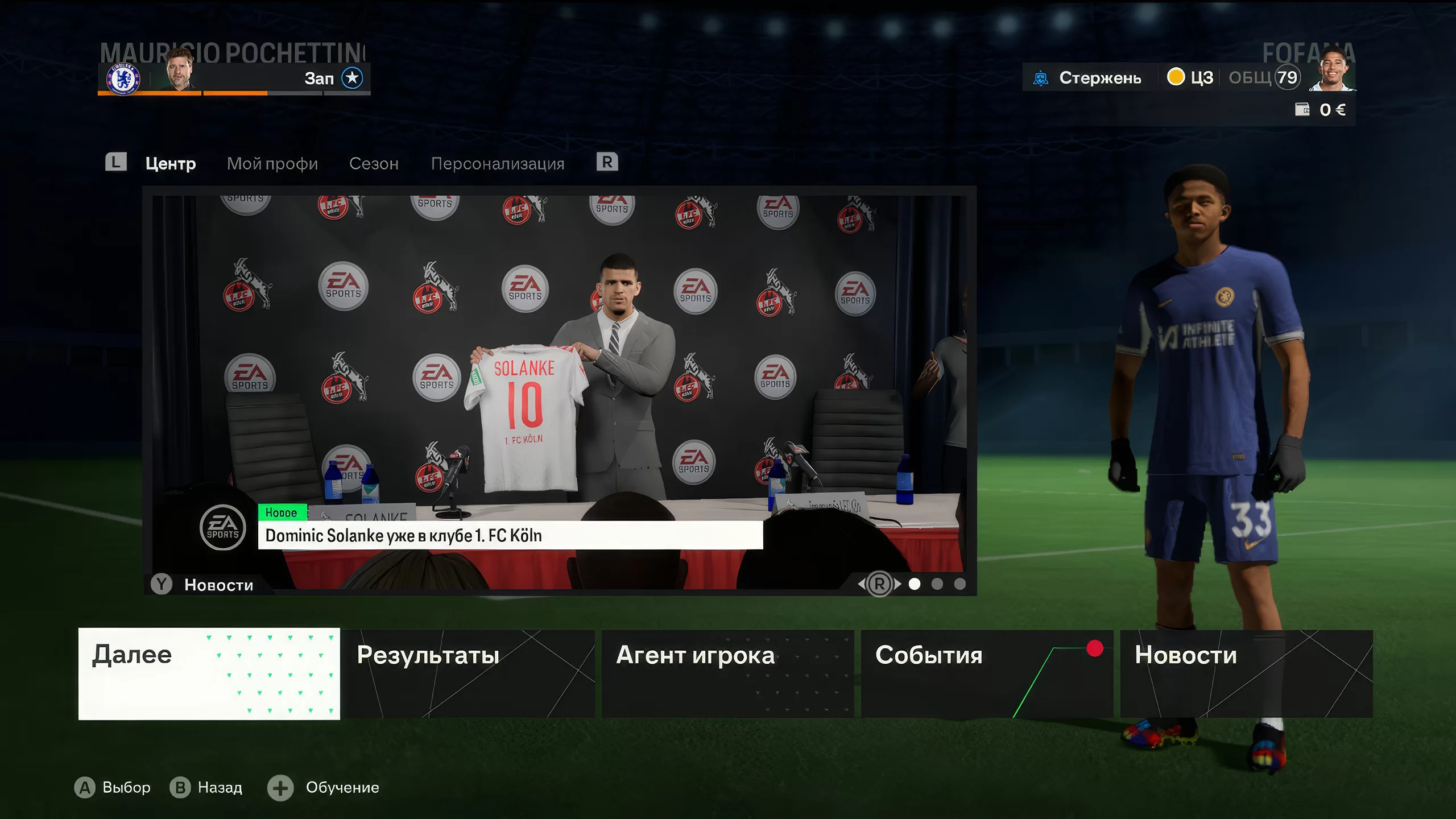The image size is (1456, 819).
Task: Show the third news carousel slide
Action: [960, 584]
